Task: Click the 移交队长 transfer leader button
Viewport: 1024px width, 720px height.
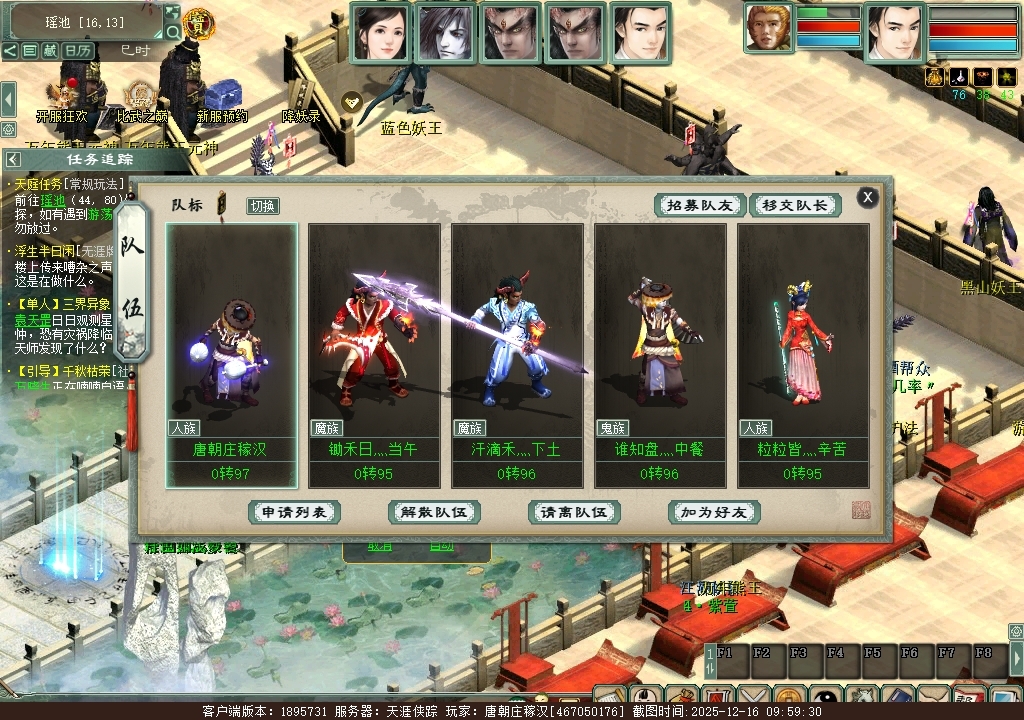Action: 795,205
